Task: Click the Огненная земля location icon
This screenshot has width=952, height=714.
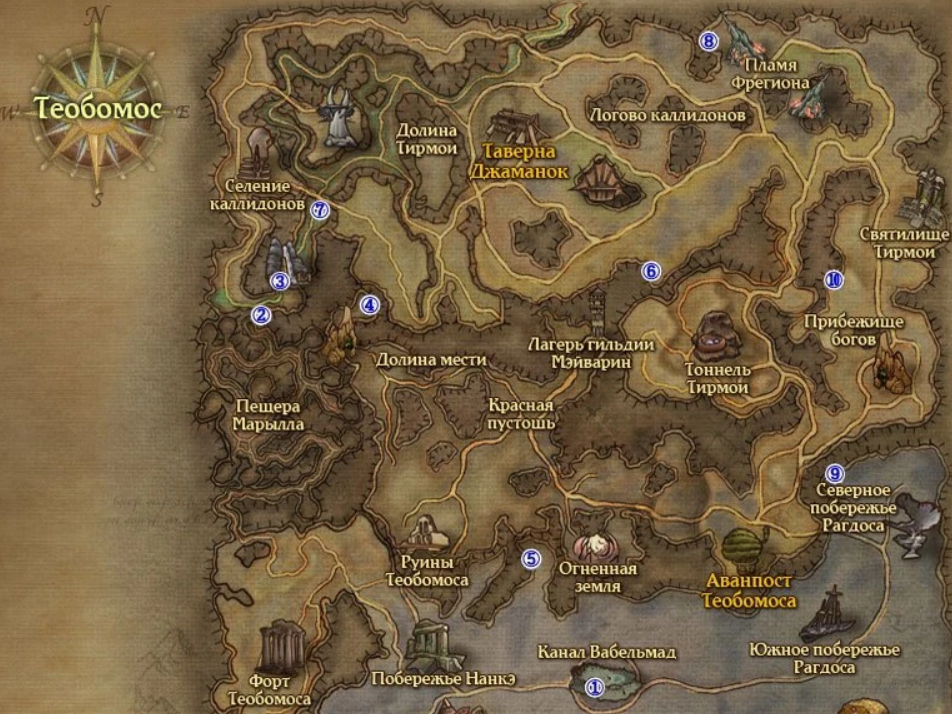Action: click(599, 545)
